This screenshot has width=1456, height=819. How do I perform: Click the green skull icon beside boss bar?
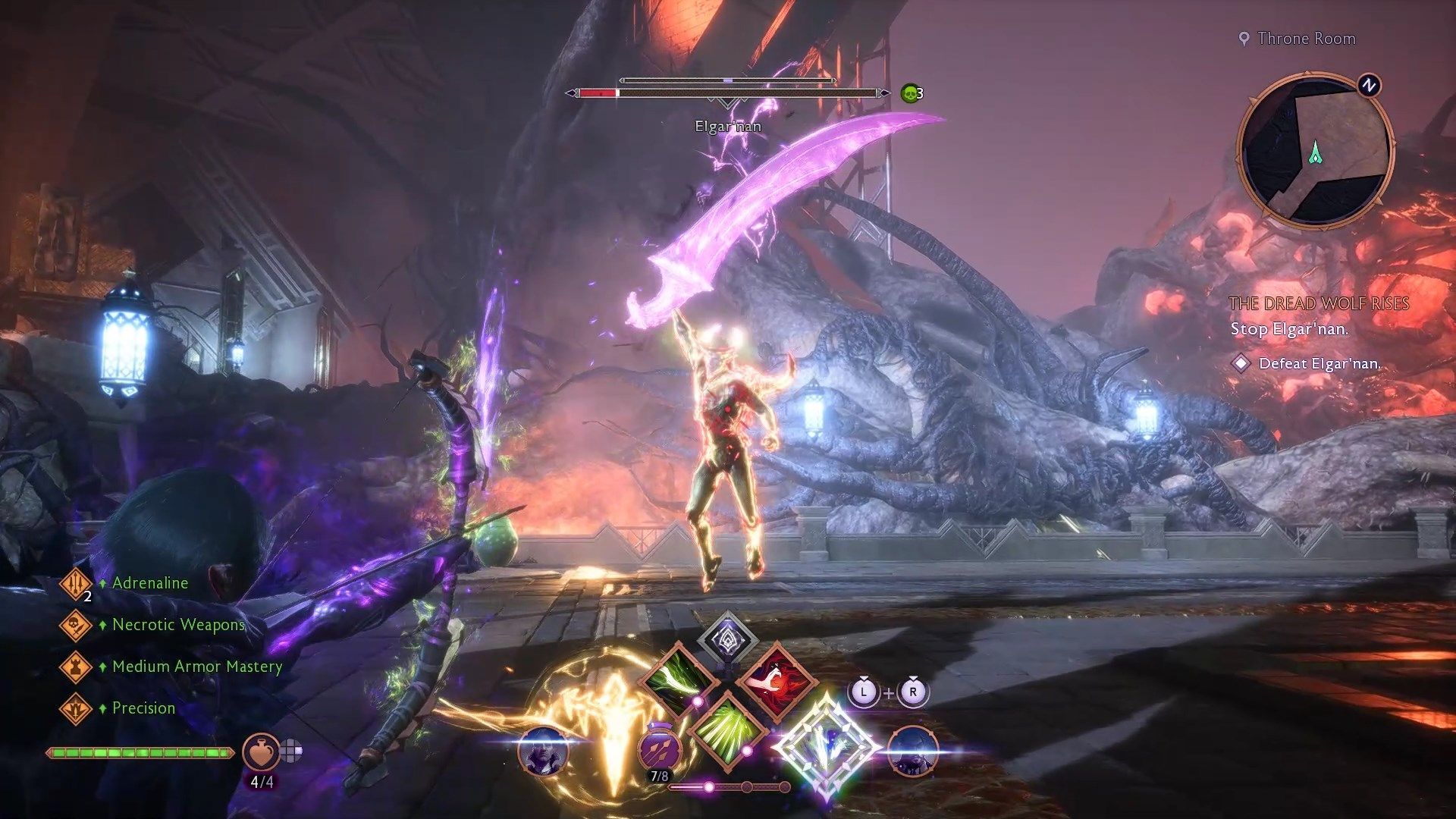(x=909, y=93)
